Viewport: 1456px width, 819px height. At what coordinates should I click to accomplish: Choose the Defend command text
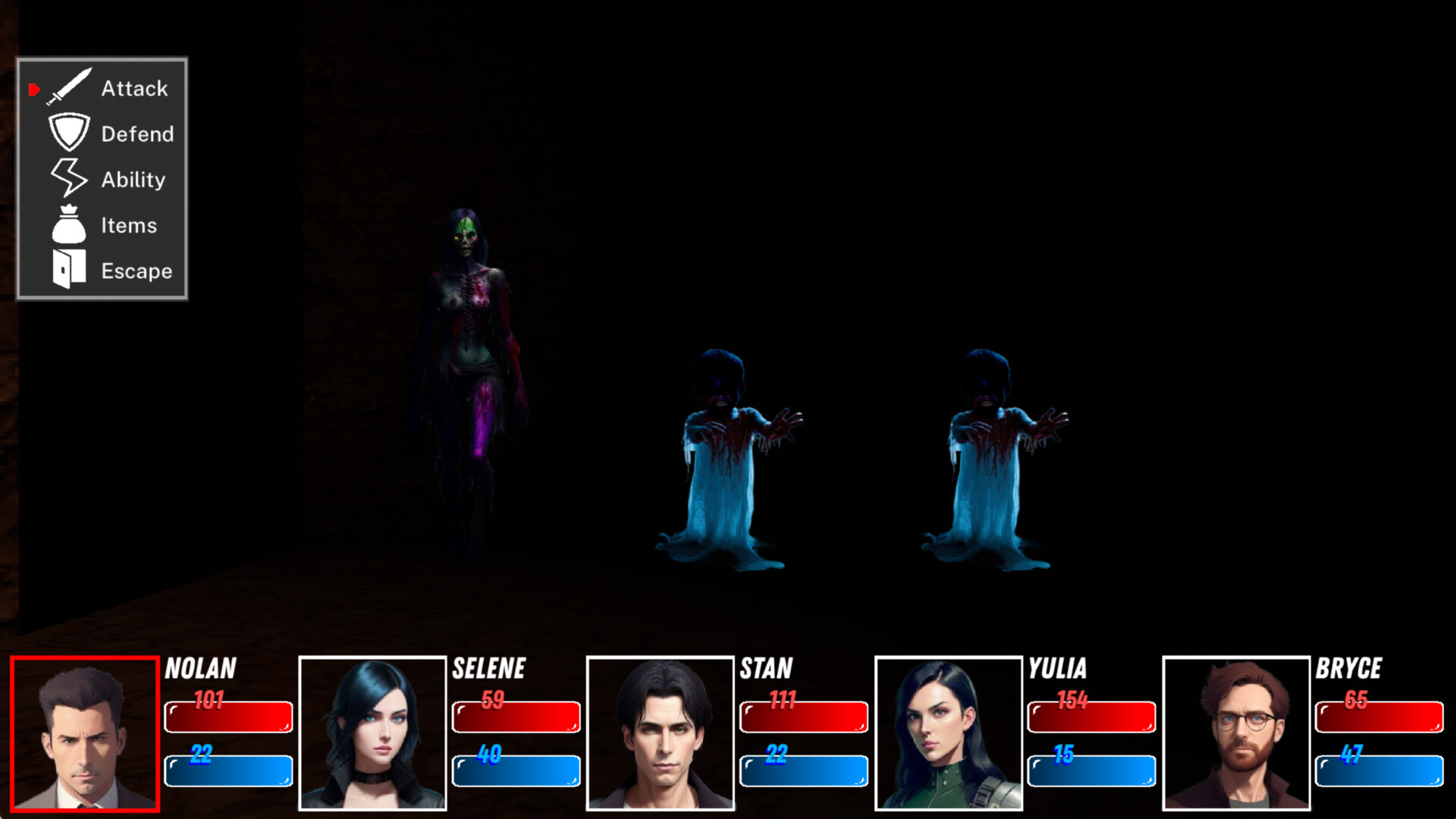pyautogui.click(x=137, y=134)
